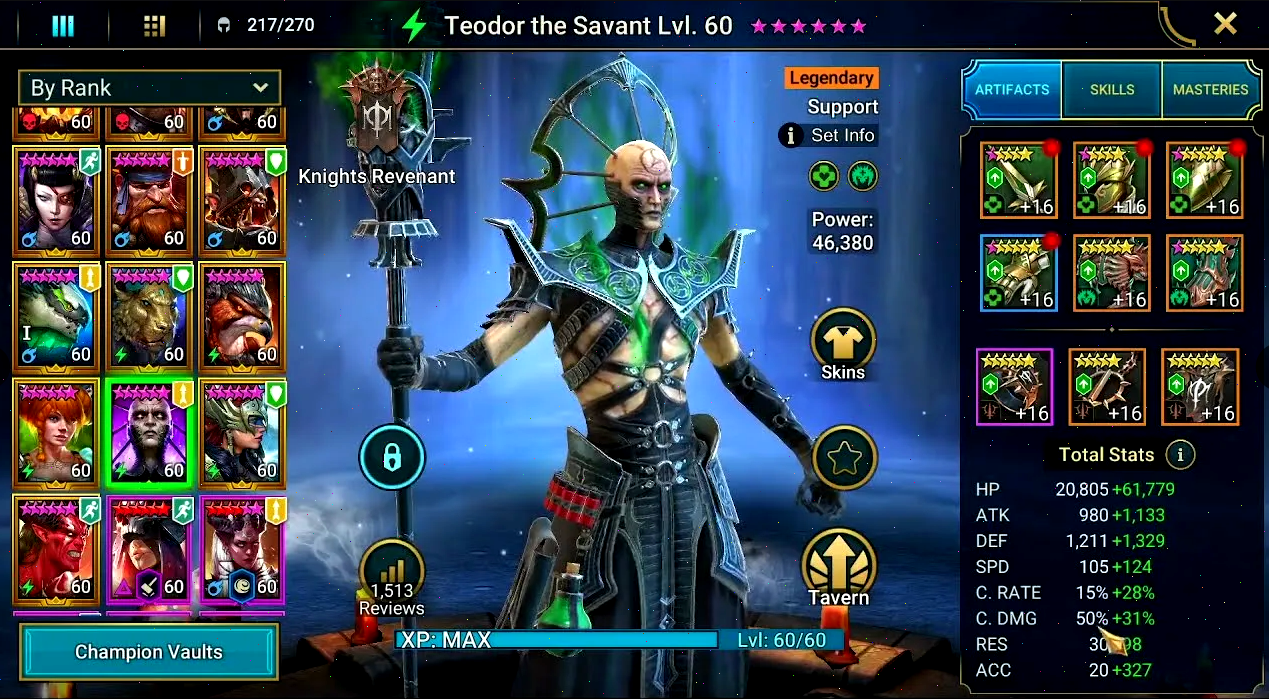Image resolution: width=1269 pixels, height=699 pixels.
Task: Open the By Rank sorting dropdown
Action: click(x=149, y=88)
